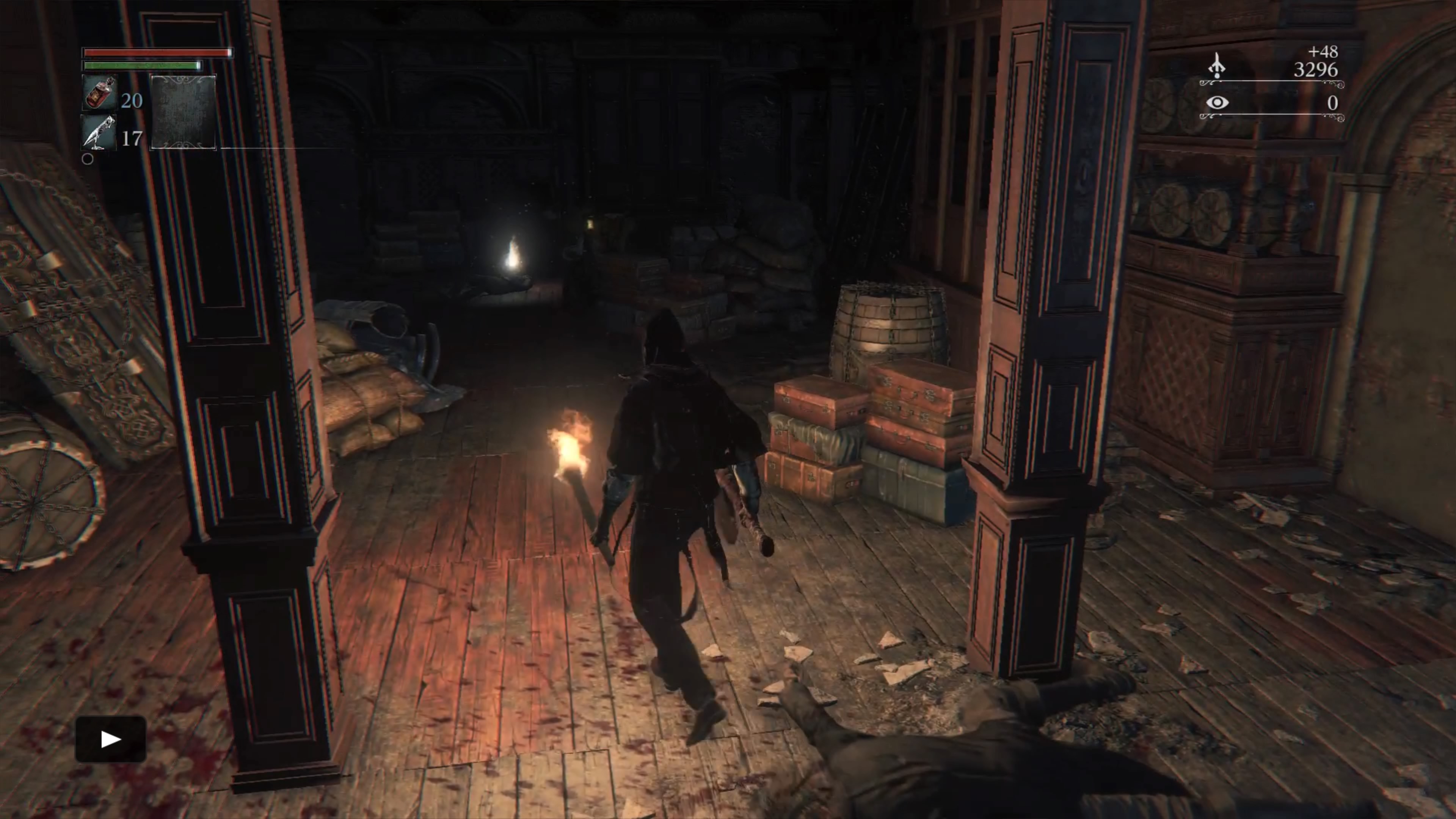Screen dimensions: 1456x819
Task: Click the video play button overlay
Action: pos(111,739)
